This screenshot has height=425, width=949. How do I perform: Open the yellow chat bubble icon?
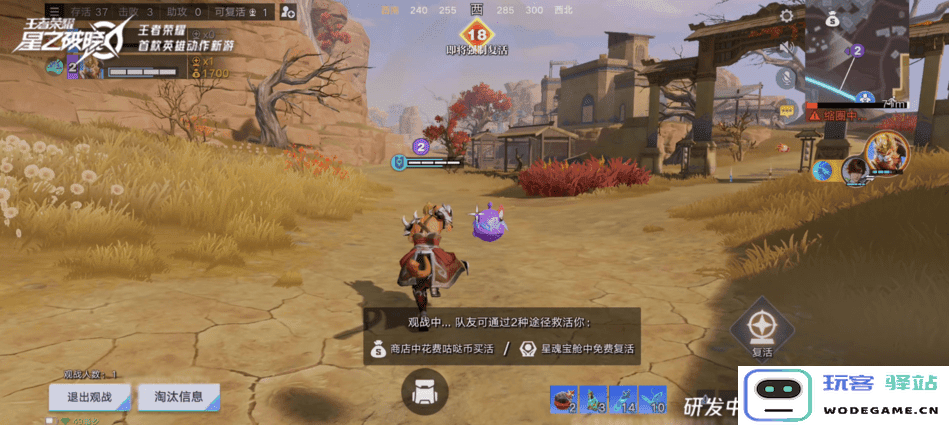point(787,110)
